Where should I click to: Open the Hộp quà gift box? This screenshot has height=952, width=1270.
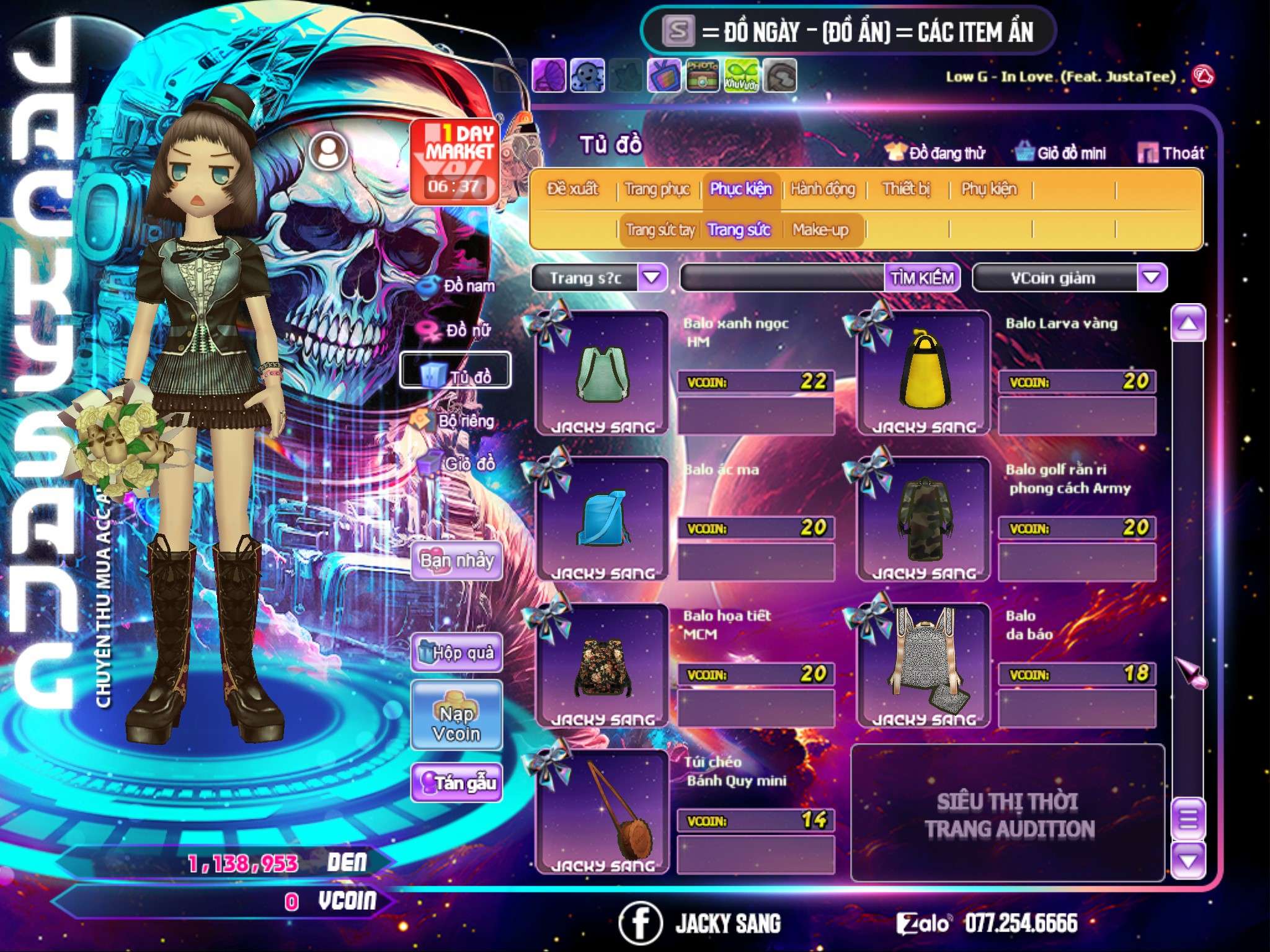456,652
